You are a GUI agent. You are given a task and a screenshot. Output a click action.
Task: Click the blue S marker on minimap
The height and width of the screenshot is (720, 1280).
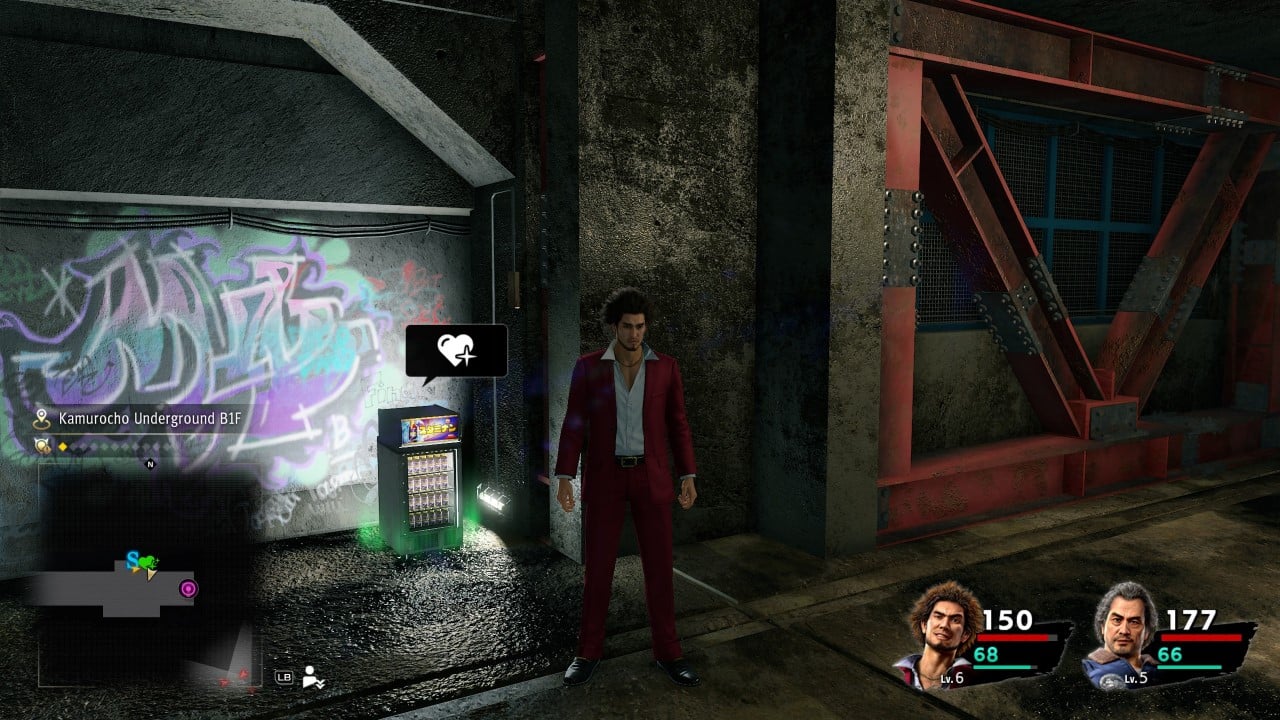pos(132,558)
